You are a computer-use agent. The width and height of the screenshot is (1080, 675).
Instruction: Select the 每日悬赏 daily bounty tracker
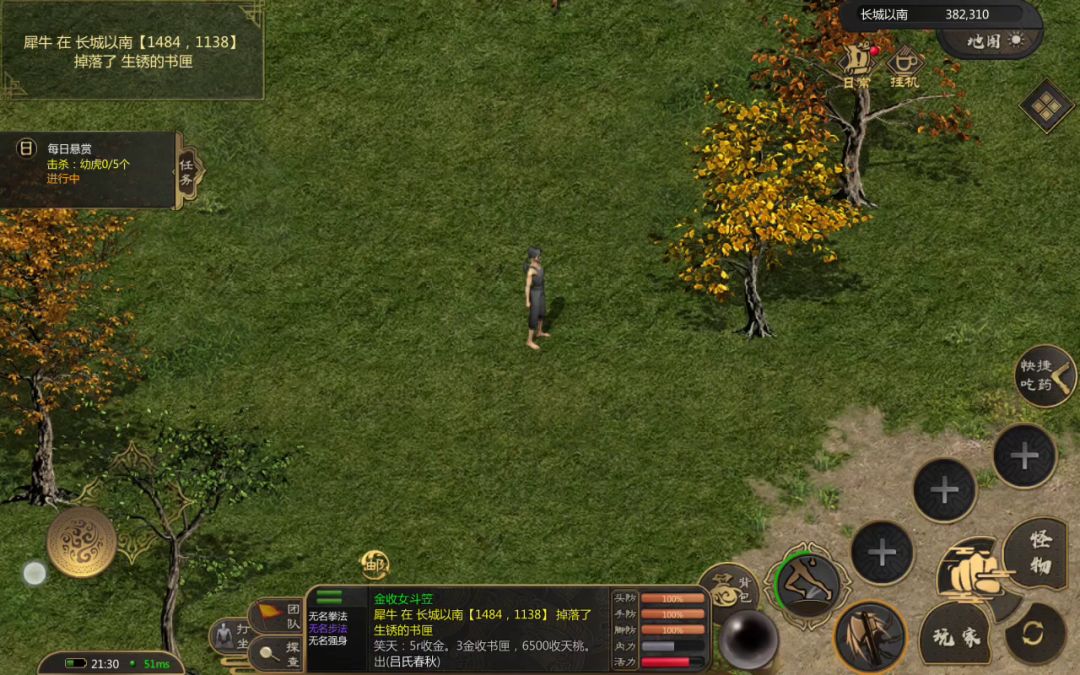tap(88, 164)
